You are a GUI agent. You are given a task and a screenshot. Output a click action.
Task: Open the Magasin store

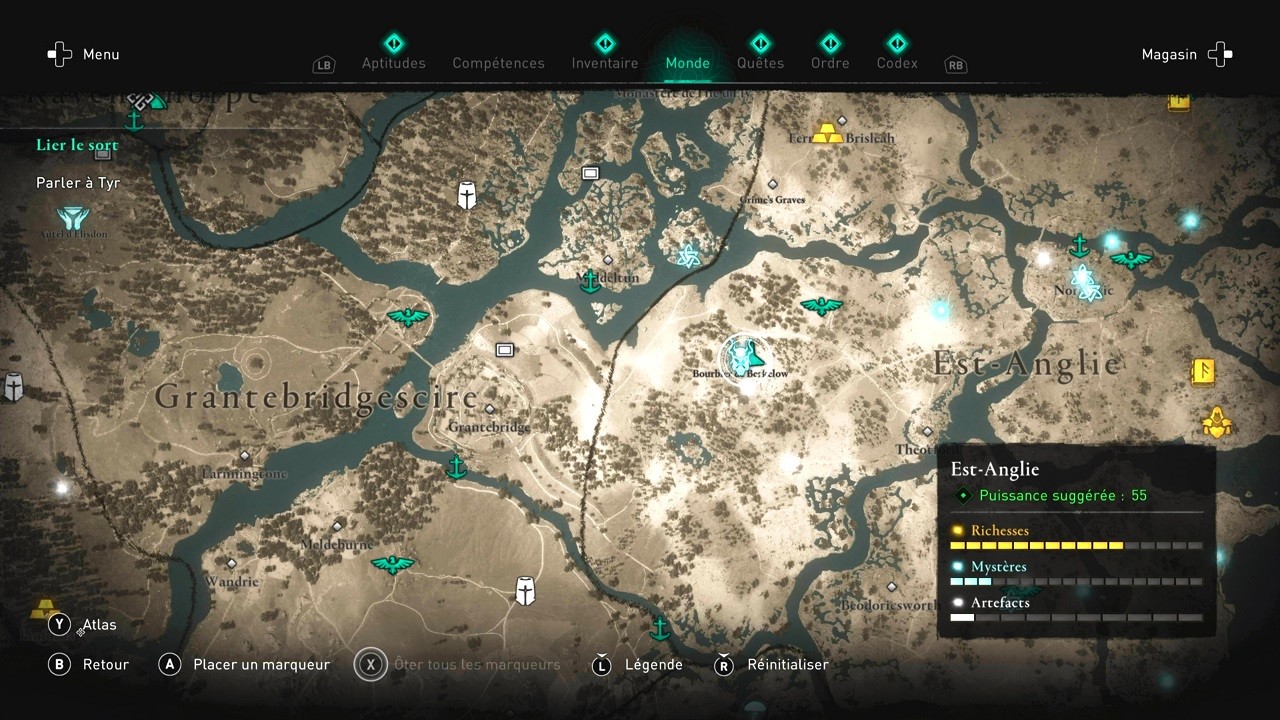[1186, 55]
